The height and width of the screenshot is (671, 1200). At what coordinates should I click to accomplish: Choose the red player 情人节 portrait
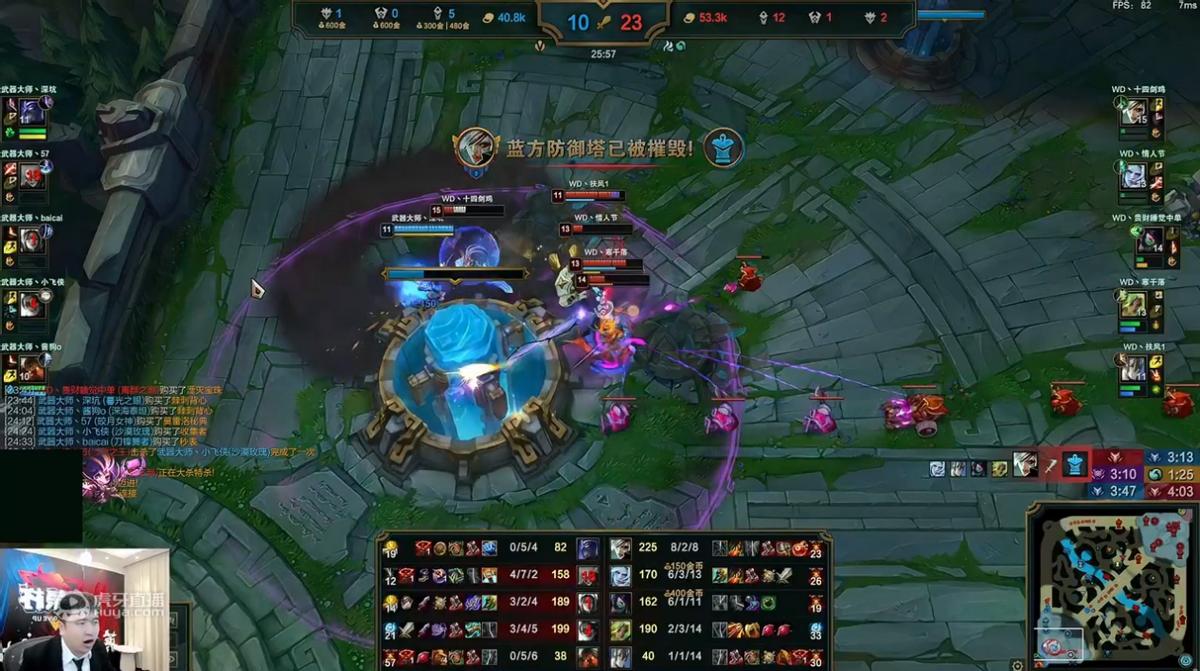(x=1133, y=176)
